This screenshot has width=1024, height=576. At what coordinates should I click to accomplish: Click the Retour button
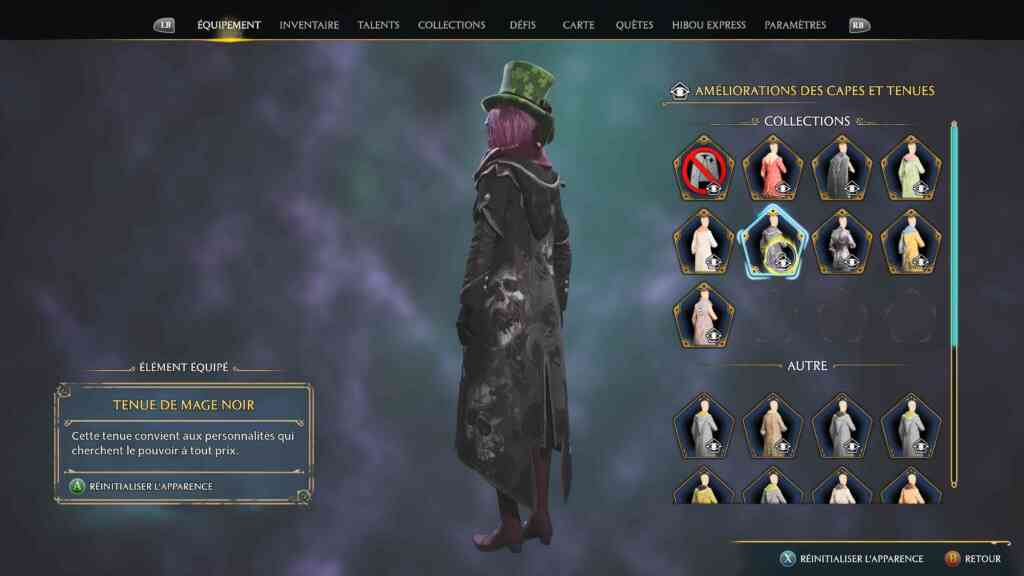tap(974, 558)
